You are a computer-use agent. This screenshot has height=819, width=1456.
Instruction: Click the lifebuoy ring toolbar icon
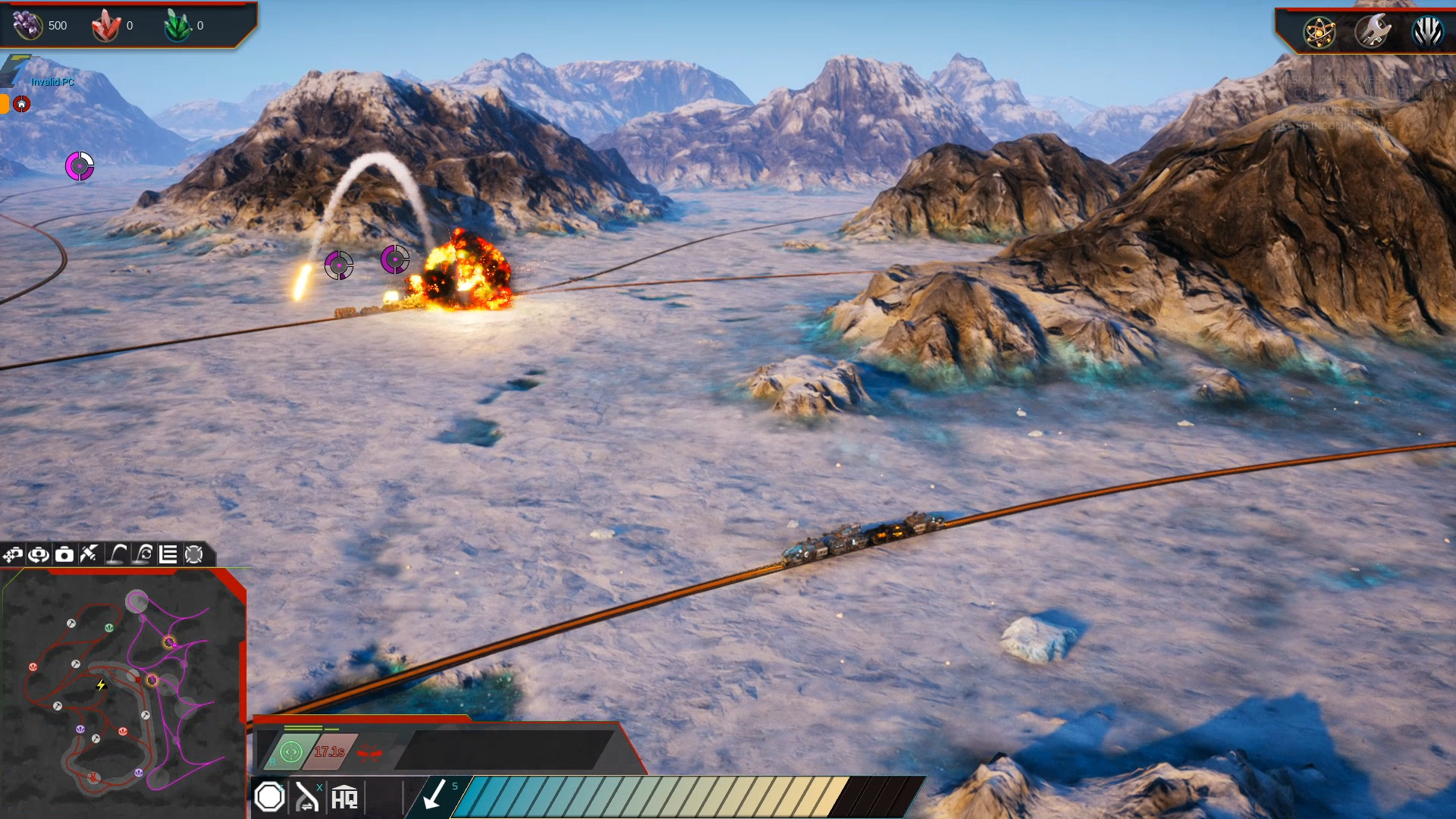[x=194, y=555]
